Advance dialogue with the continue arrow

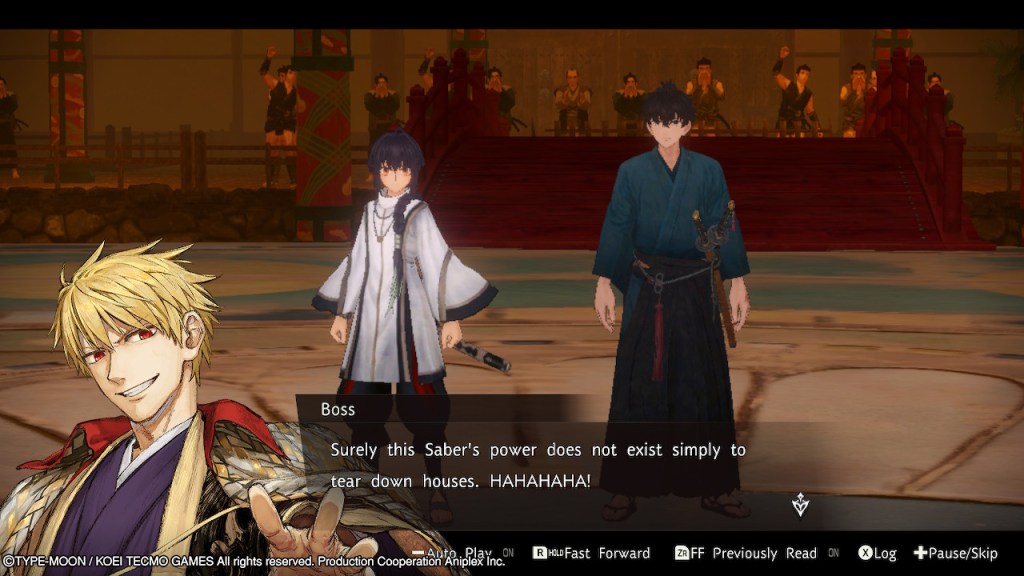tap(800, 505)
